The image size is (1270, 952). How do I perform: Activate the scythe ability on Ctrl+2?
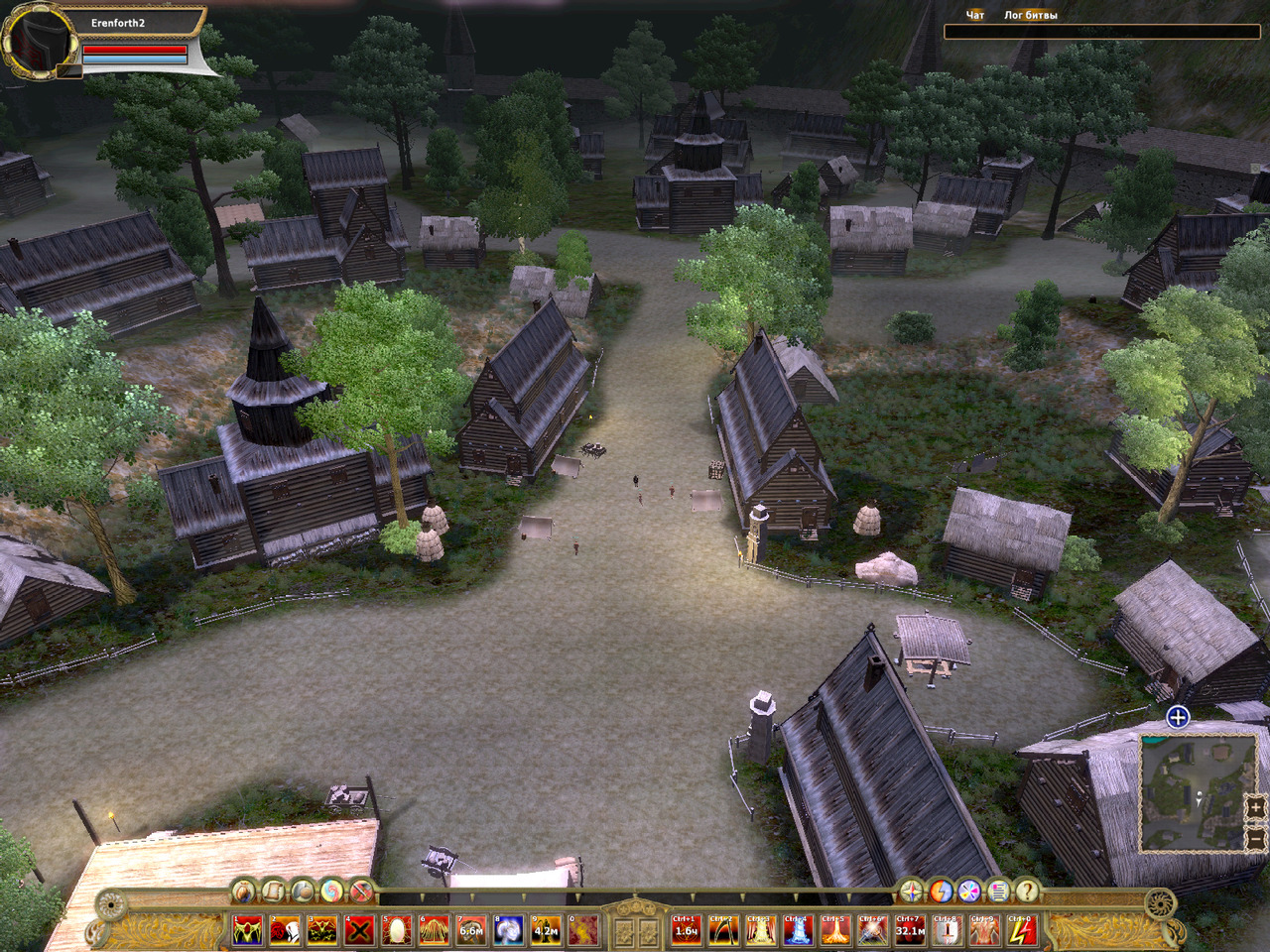click(722, 930)
